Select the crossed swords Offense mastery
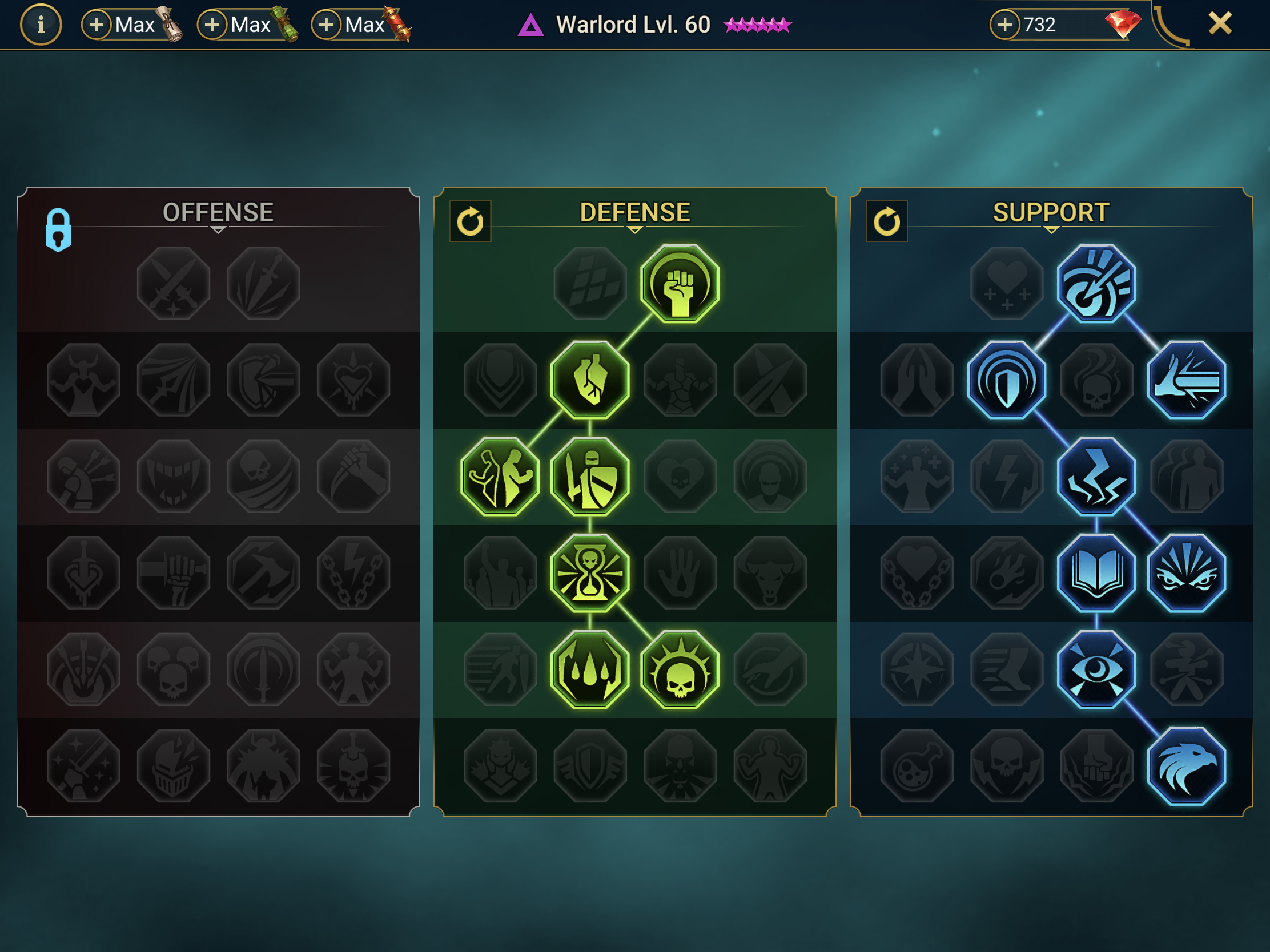This screenshot has width=1270, height=952. tap(174, 284)
